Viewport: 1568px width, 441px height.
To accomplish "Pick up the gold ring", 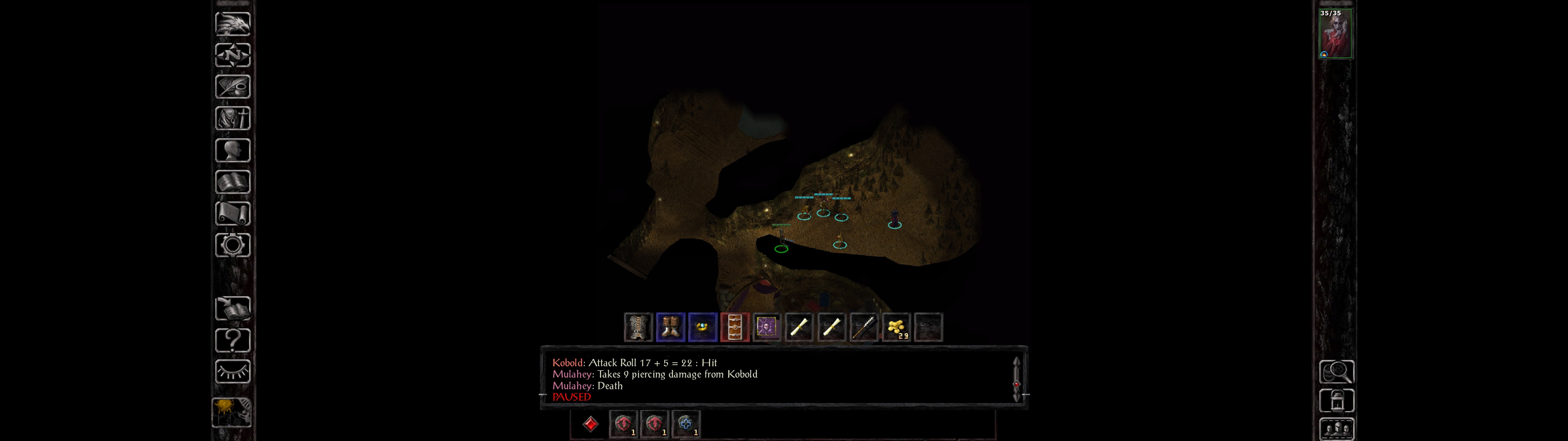I will pyautogui.click(x=703, y=328).
